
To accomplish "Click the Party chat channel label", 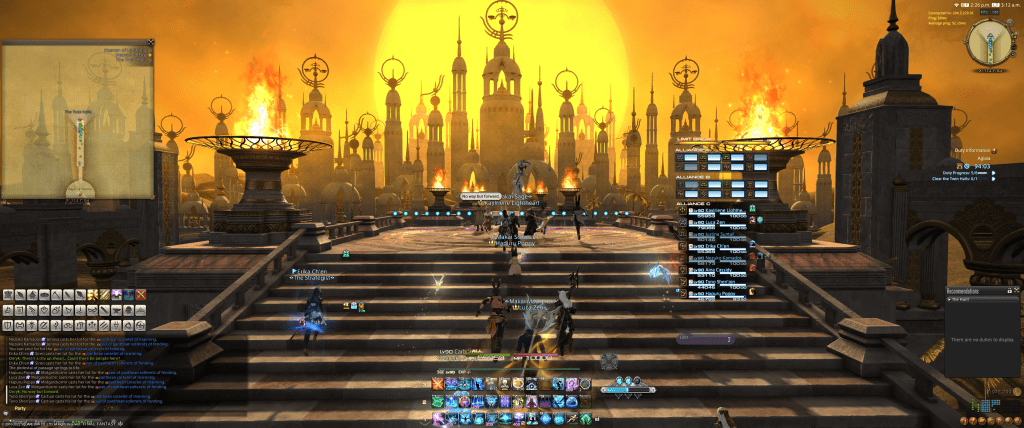I will 20,409.
